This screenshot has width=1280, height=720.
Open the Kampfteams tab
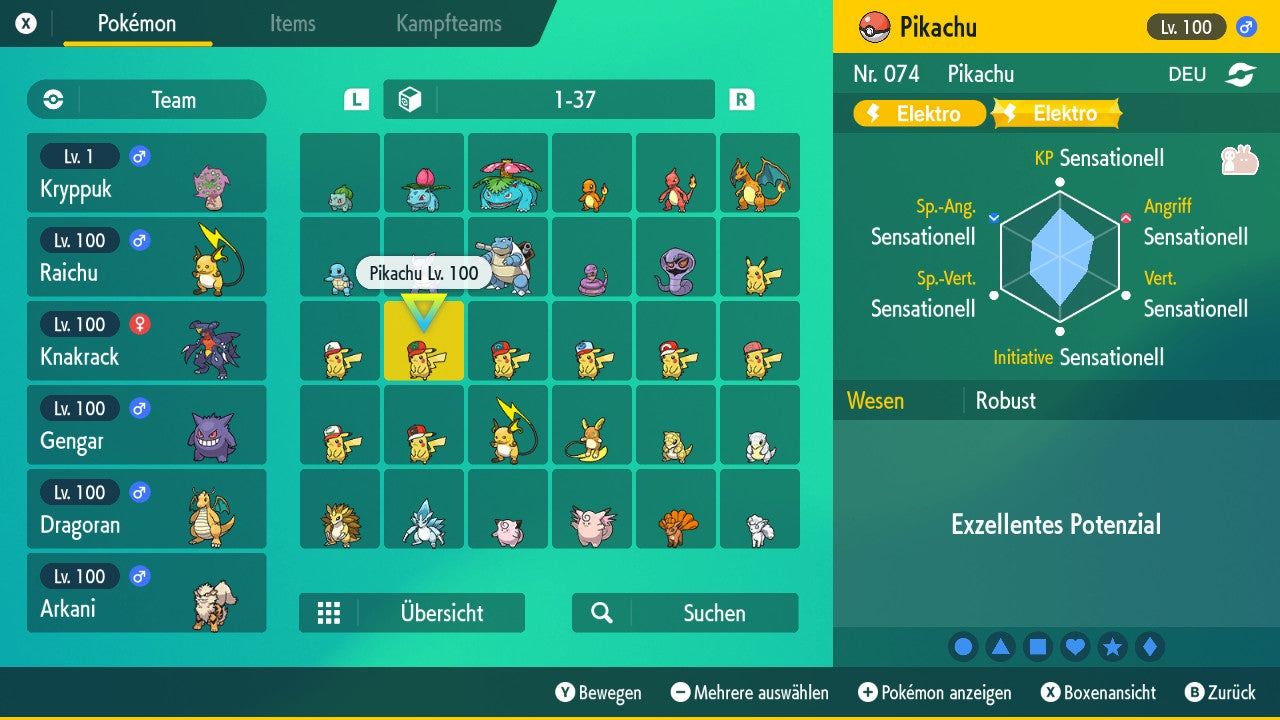tap(447, 25)
